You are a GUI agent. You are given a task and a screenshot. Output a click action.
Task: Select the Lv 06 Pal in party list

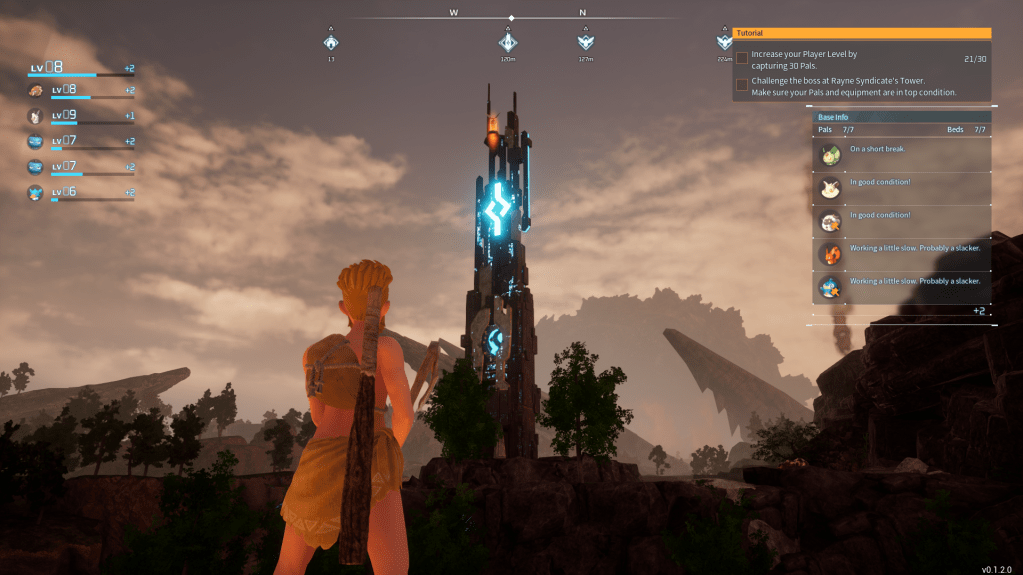click(36, 192)
